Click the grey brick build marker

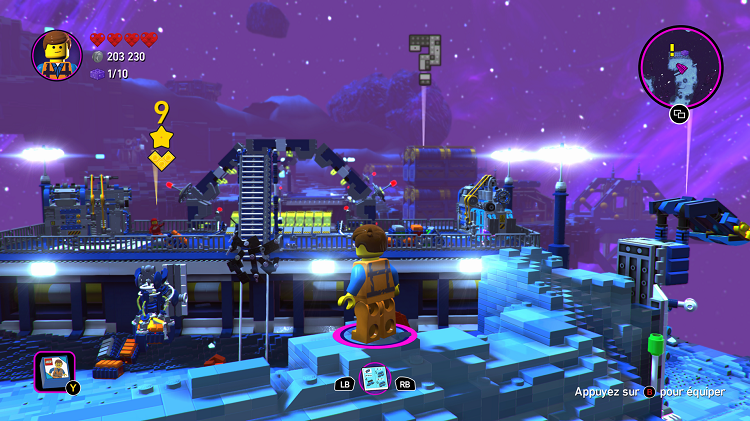pos(424,57)
